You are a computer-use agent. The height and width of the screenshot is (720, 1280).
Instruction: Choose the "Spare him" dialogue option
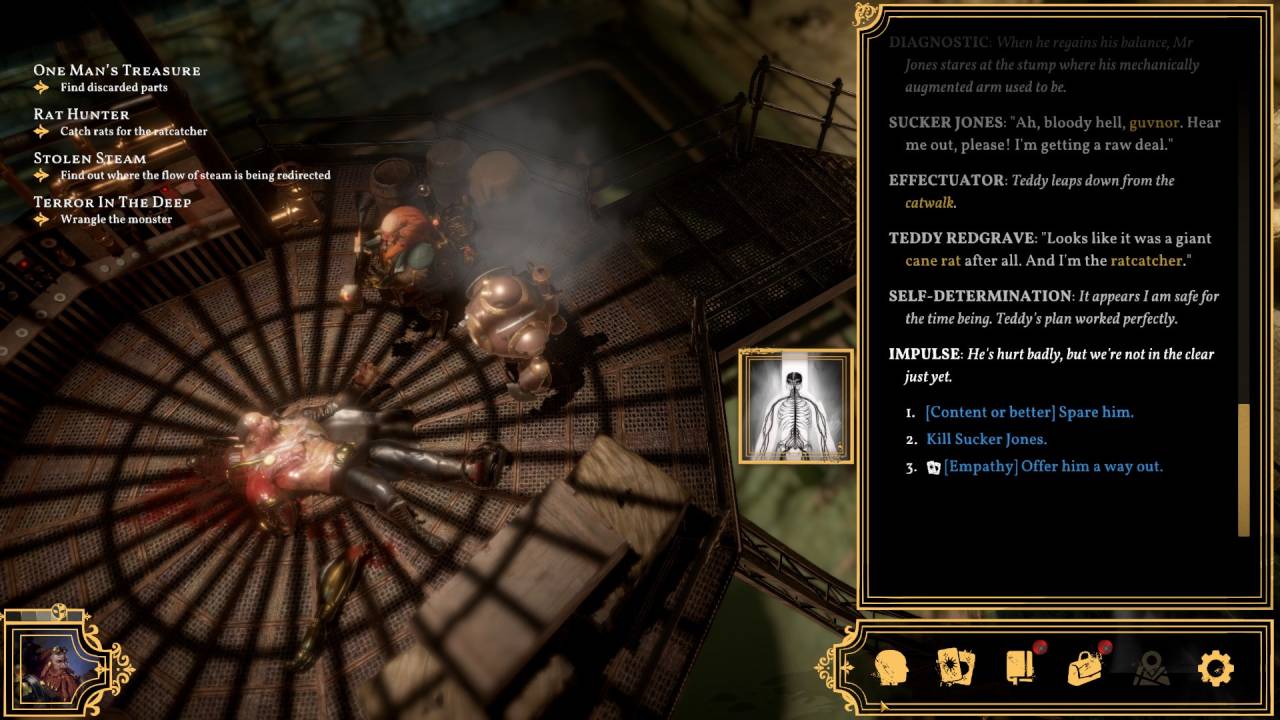1029,412
